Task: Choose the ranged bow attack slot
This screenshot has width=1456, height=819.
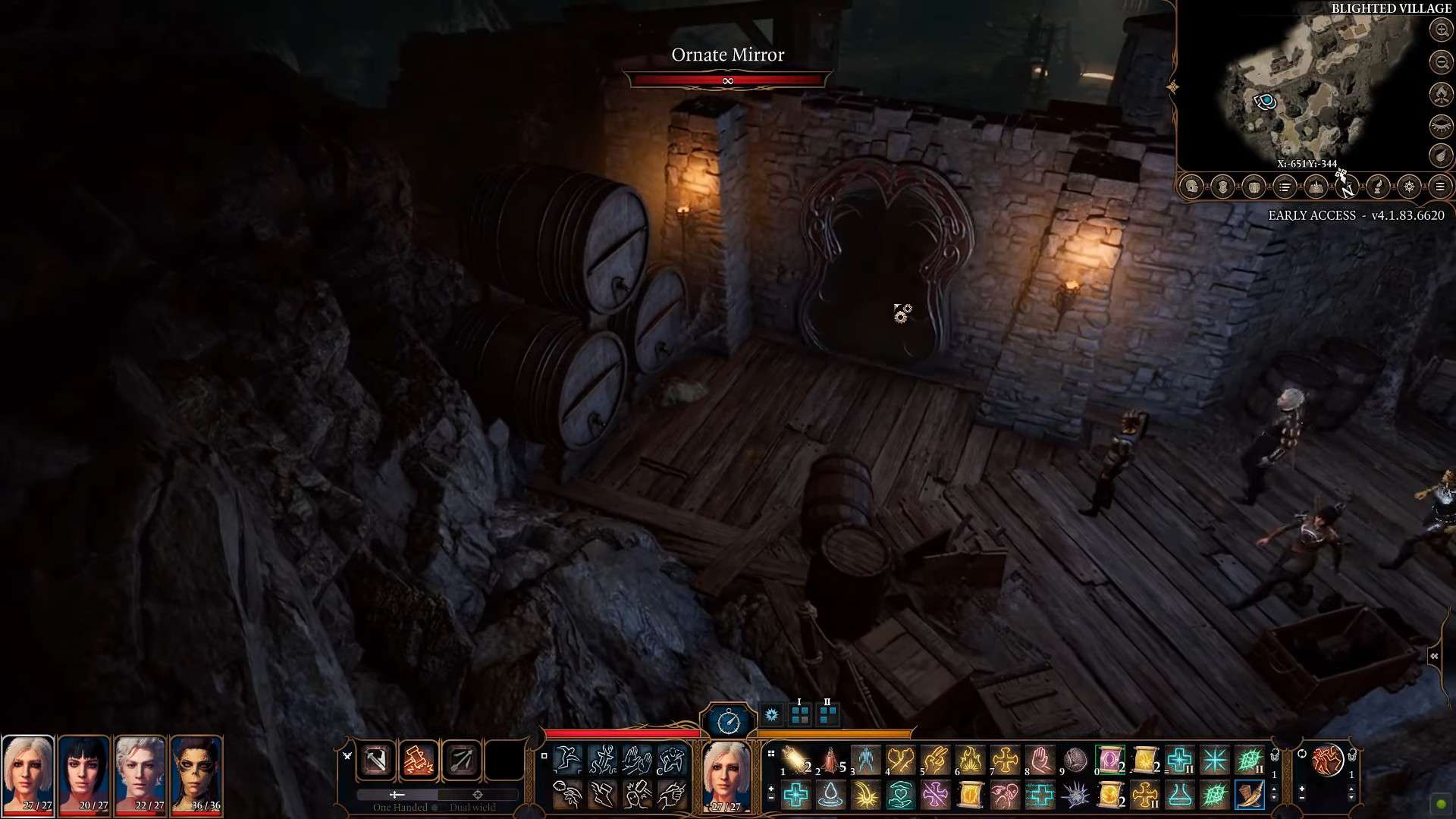Action: point(461,760)
